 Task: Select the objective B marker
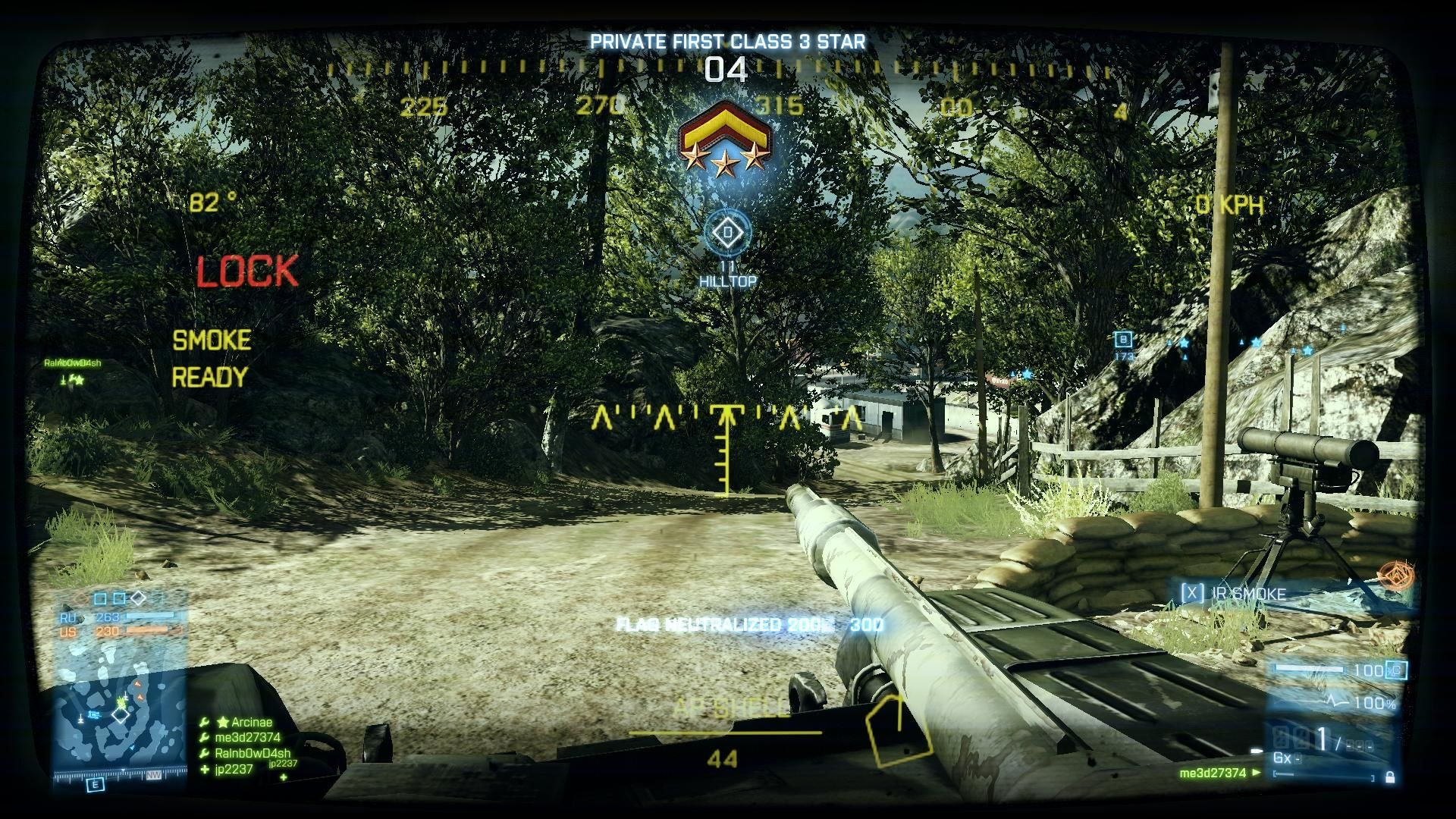click(1124, 340)
